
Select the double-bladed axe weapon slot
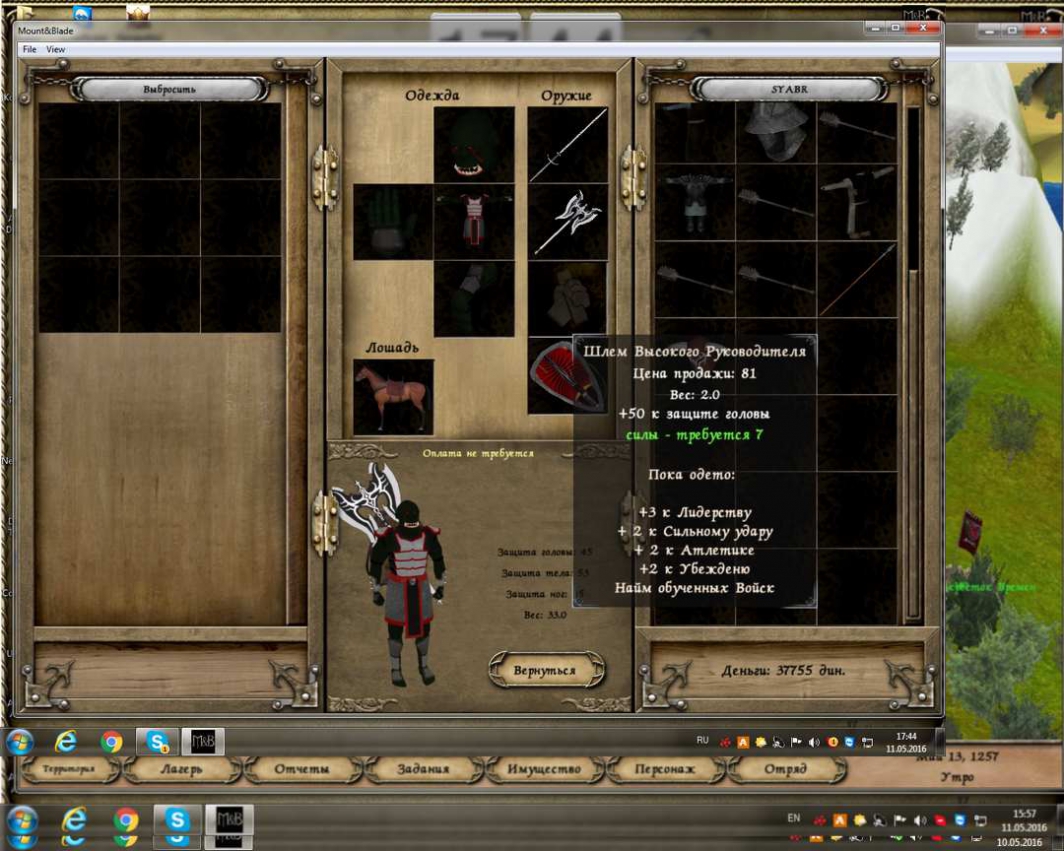[x=568, y=221]
